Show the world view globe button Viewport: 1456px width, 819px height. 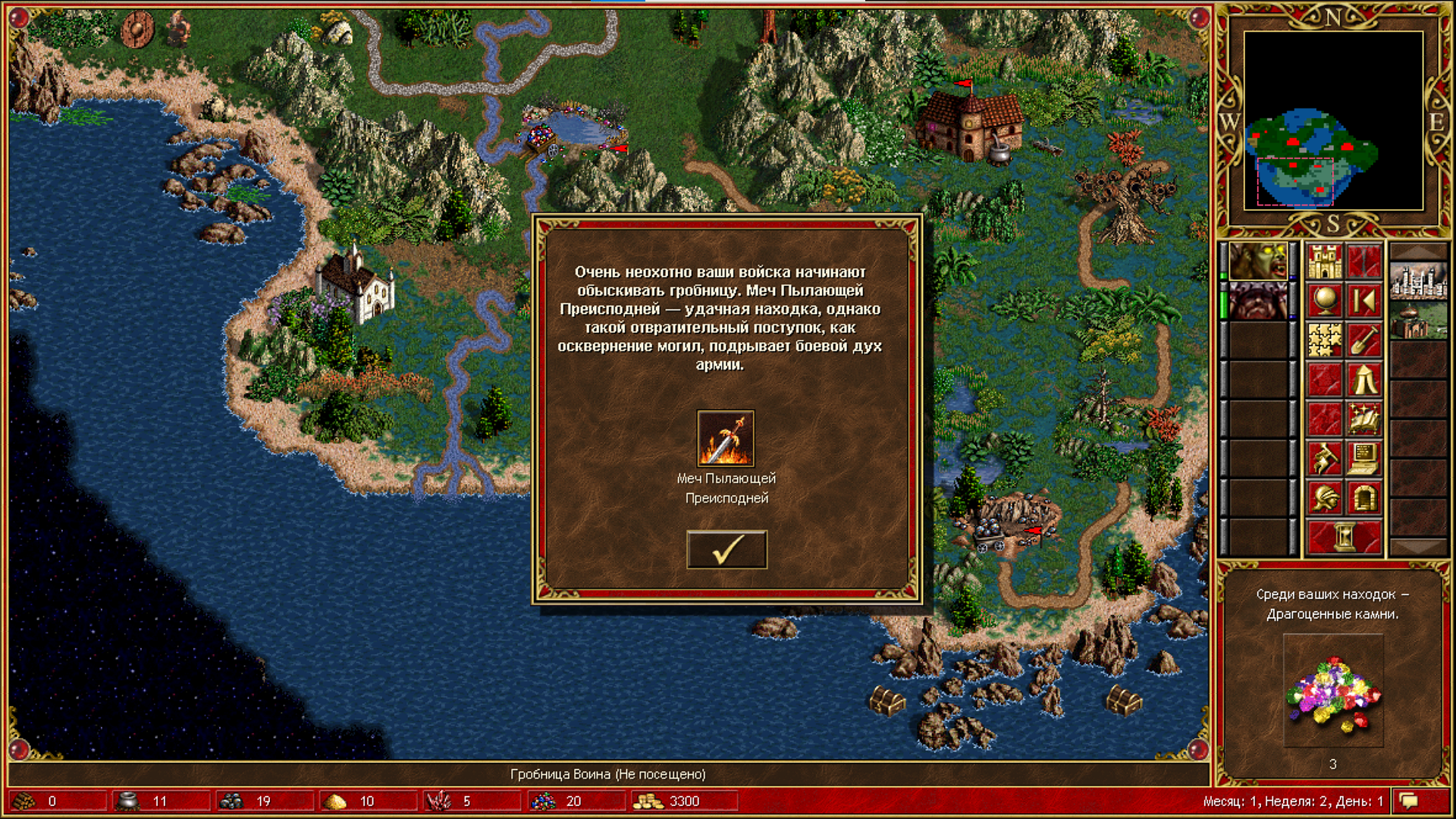point(1324,301)
